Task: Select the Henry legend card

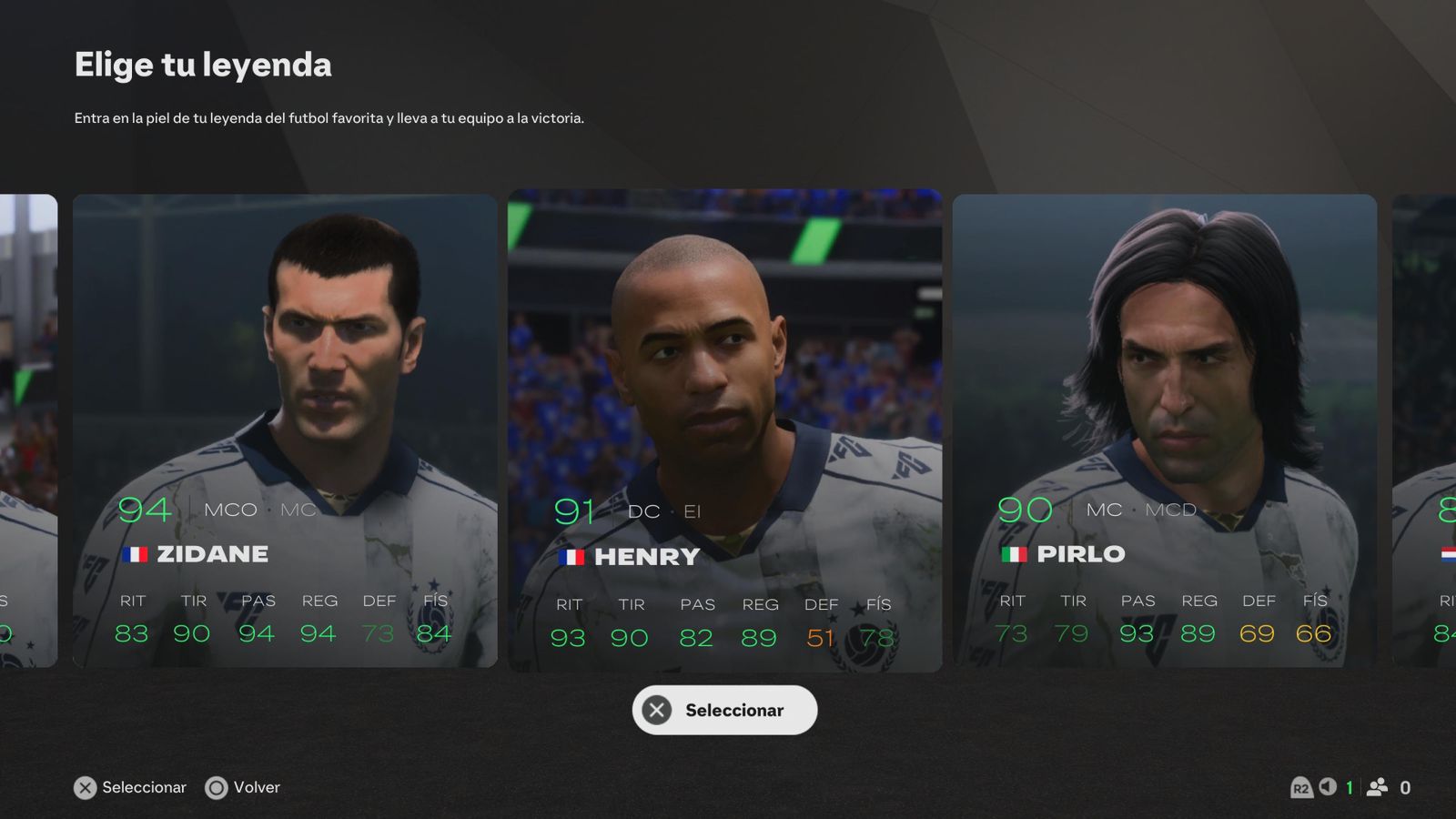Action: tap(724, 430)
